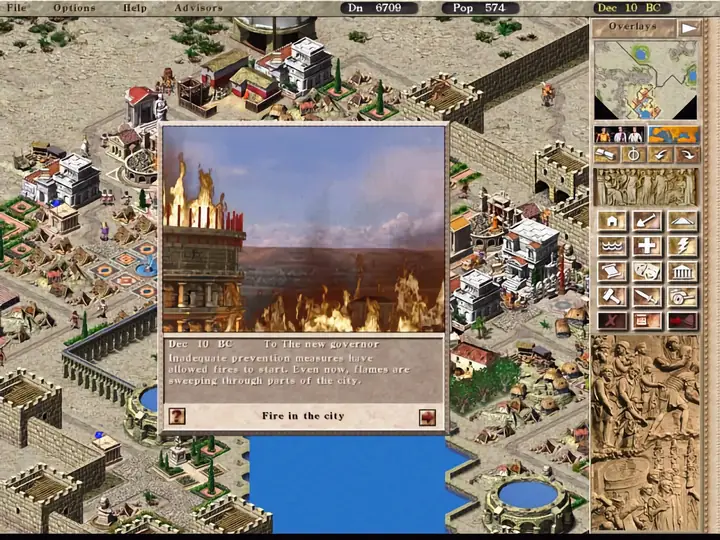
Task: Open the water structures build menu
Action: coord(612,246)
